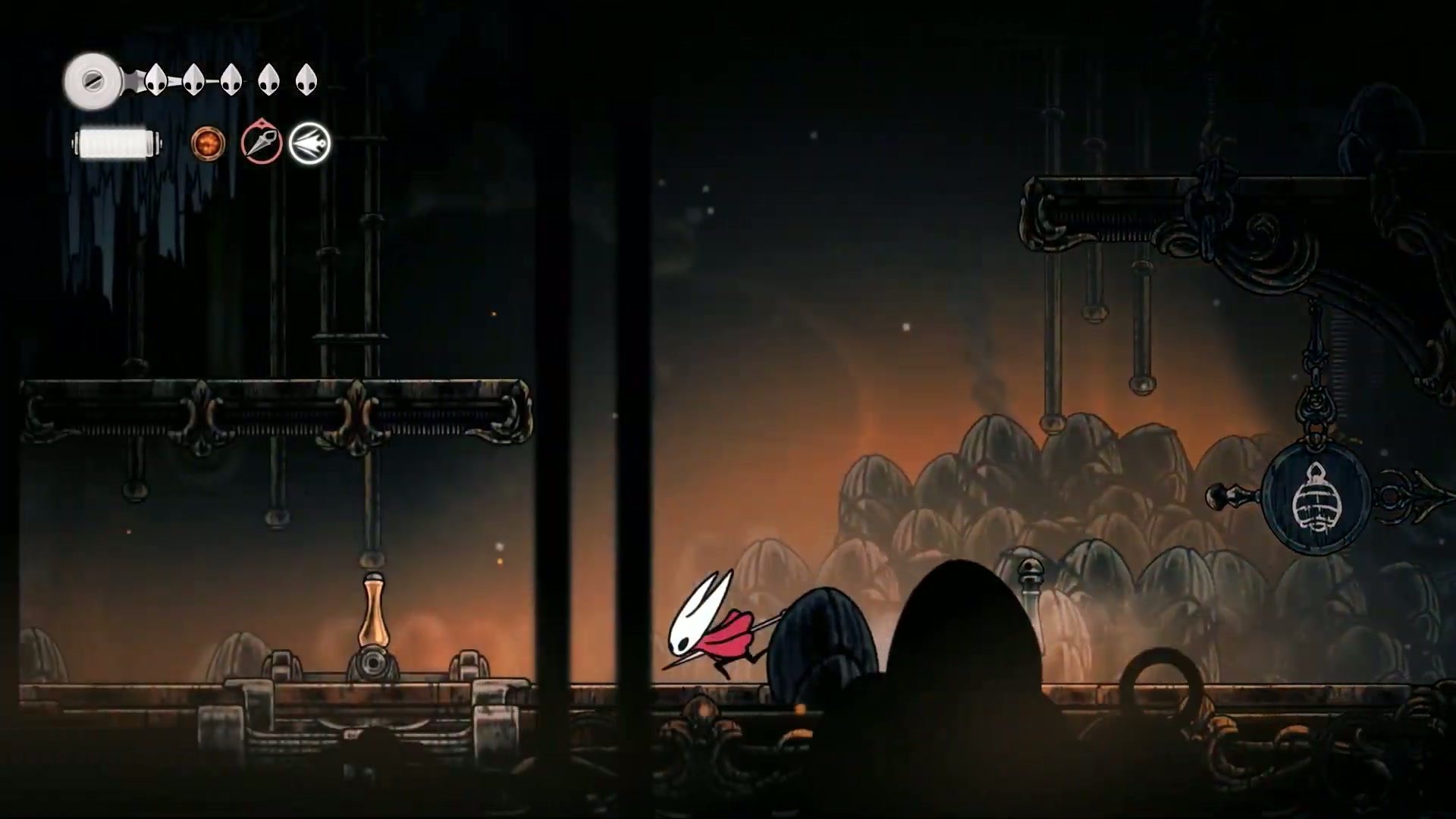Click the glowing orange orb icon
Image resolution: width=1456 pixels, height=819 pixels.
[x=208, y=143]
